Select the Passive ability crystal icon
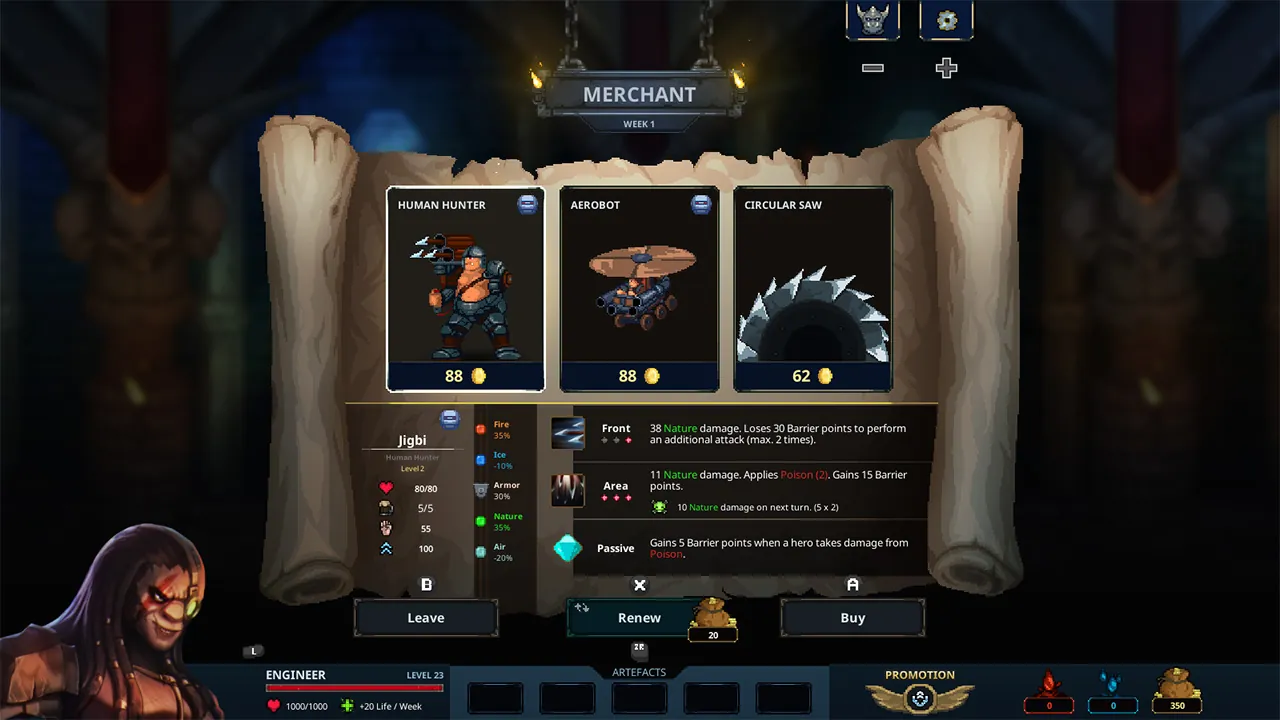The height and width of the screenshot is (720, 1280). point(568,548)
